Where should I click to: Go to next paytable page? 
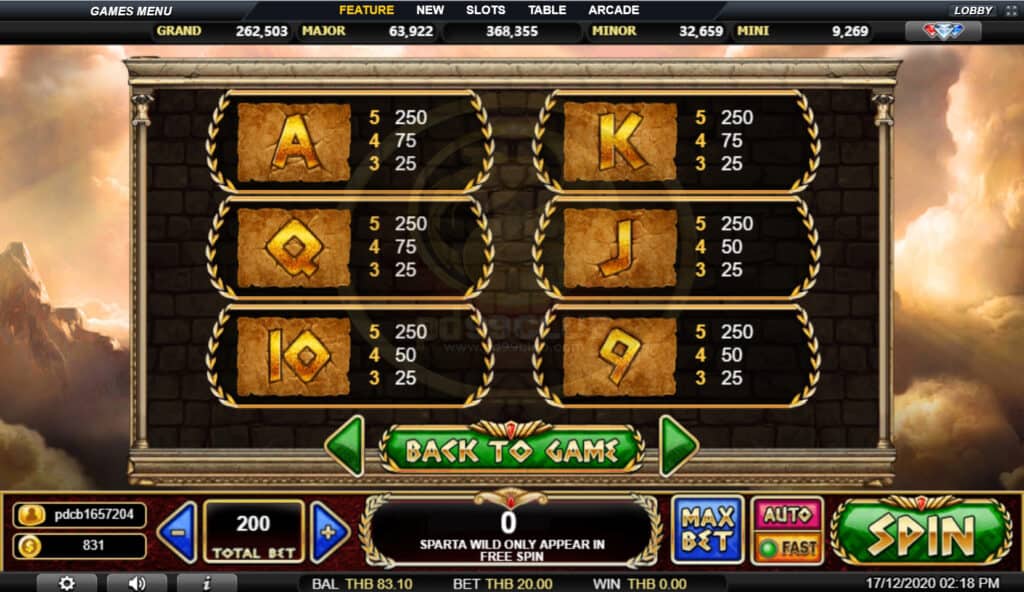point(678,446)
